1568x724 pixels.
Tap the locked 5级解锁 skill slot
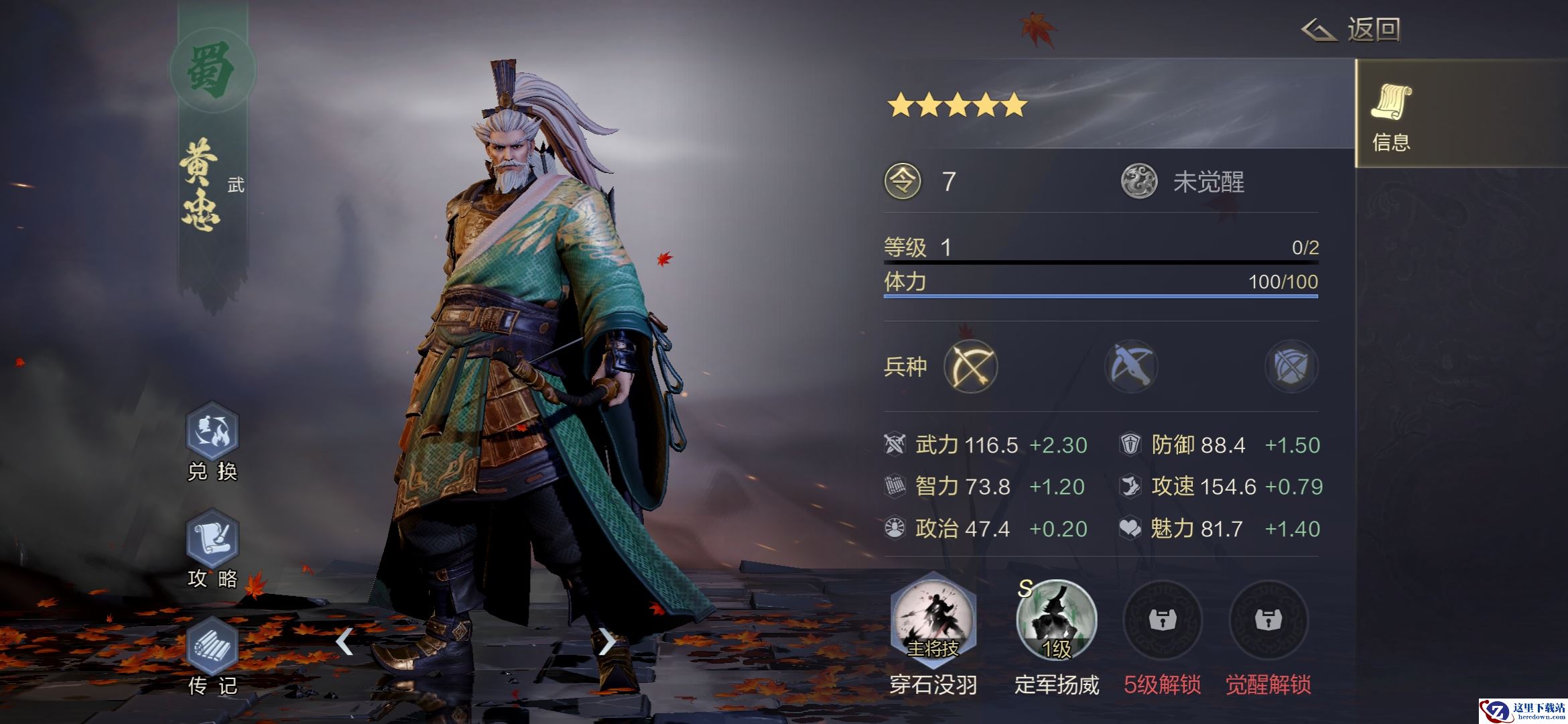tap(1162, 620)
